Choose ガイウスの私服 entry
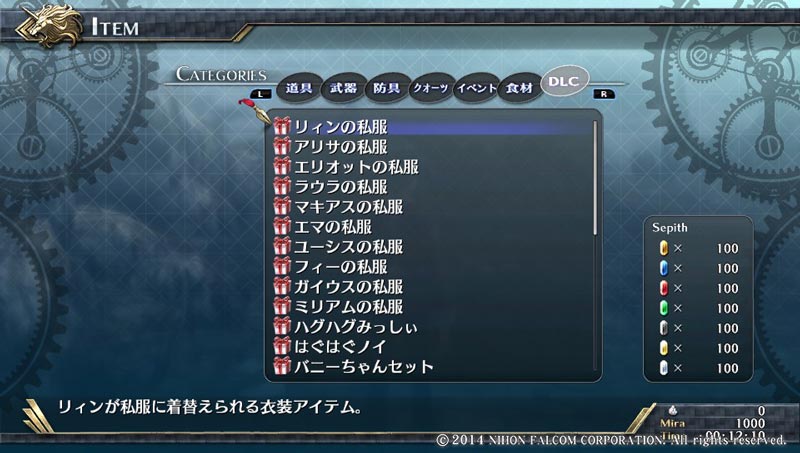Screen dimensions: 800x453 (x=348, y=287)
